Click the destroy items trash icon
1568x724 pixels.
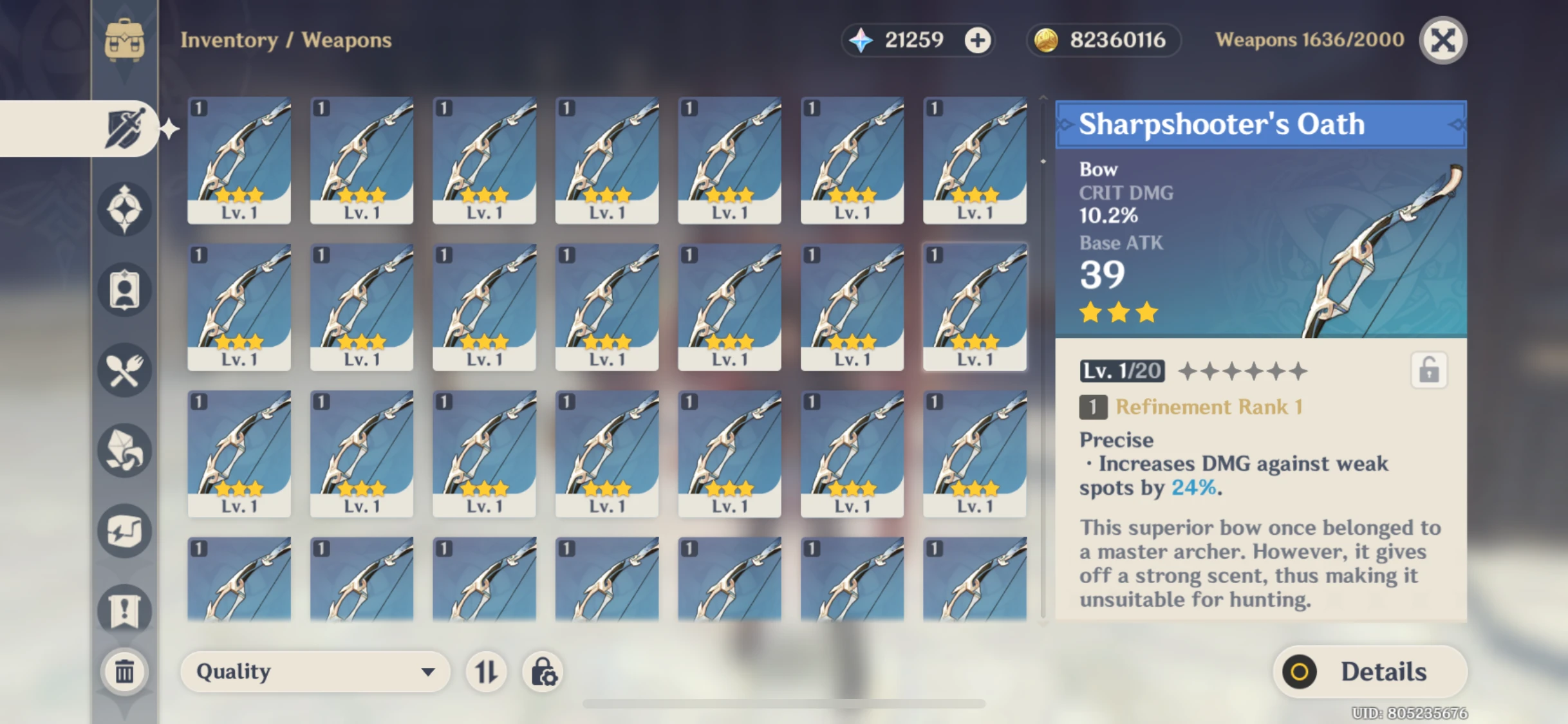point(124,671)
